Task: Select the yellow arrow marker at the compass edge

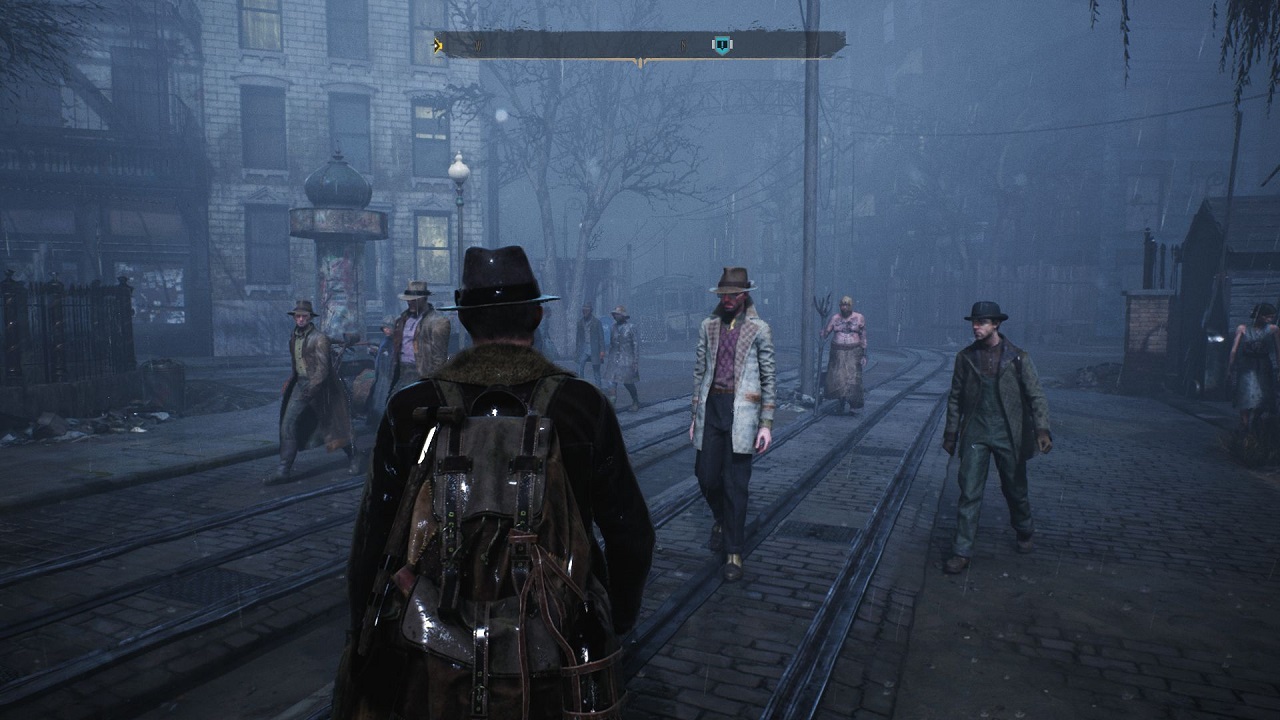Action: pyautogui.click(x=438, y=44)
